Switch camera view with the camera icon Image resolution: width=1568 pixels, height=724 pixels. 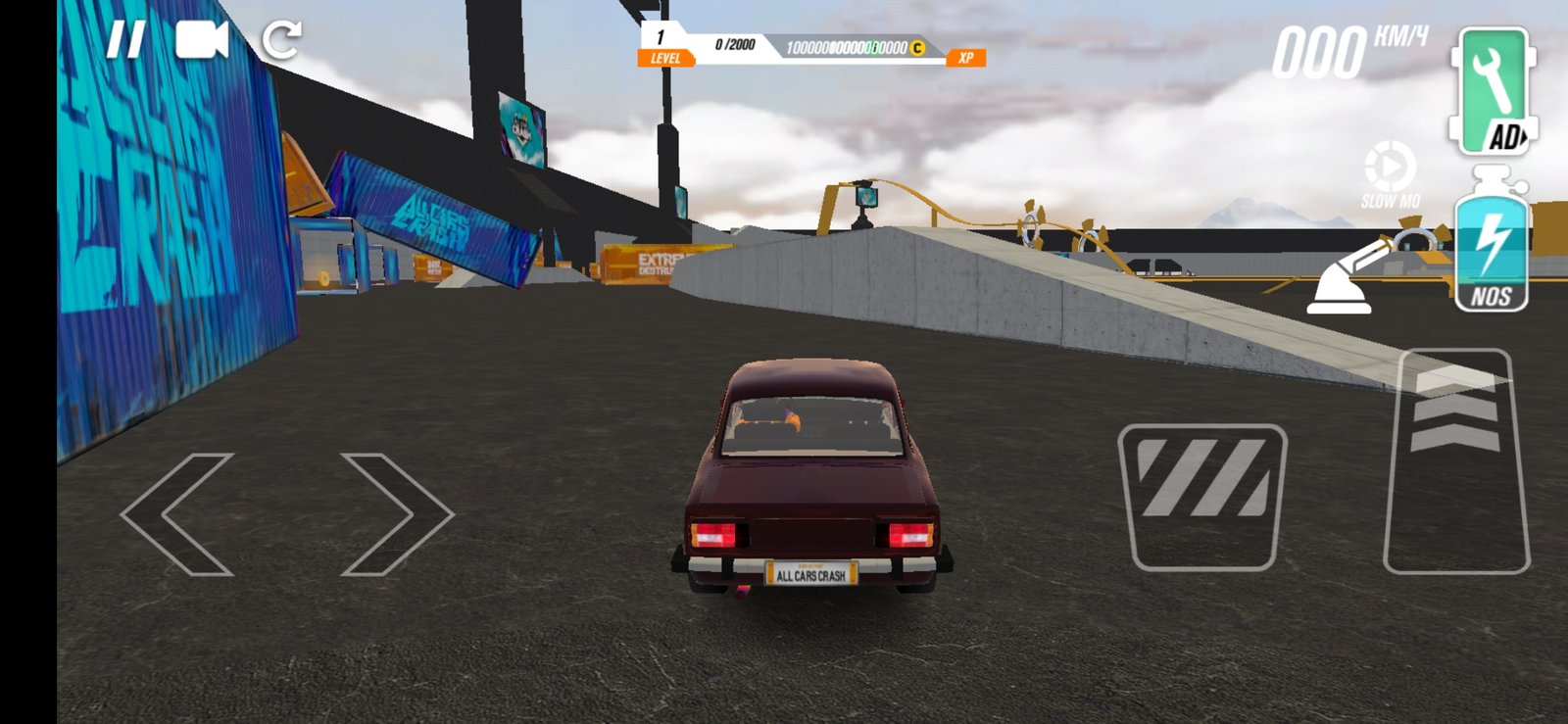click(x=202, y=41)
